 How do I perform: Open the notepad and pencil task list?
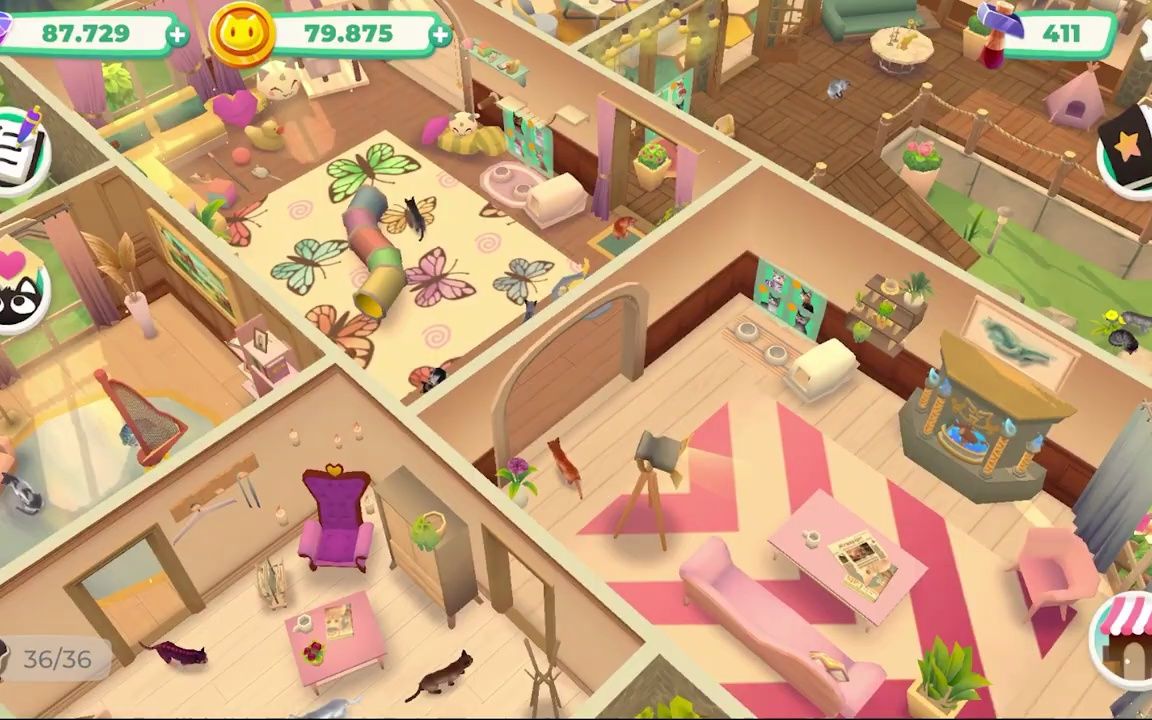click(x=20, y=147)
